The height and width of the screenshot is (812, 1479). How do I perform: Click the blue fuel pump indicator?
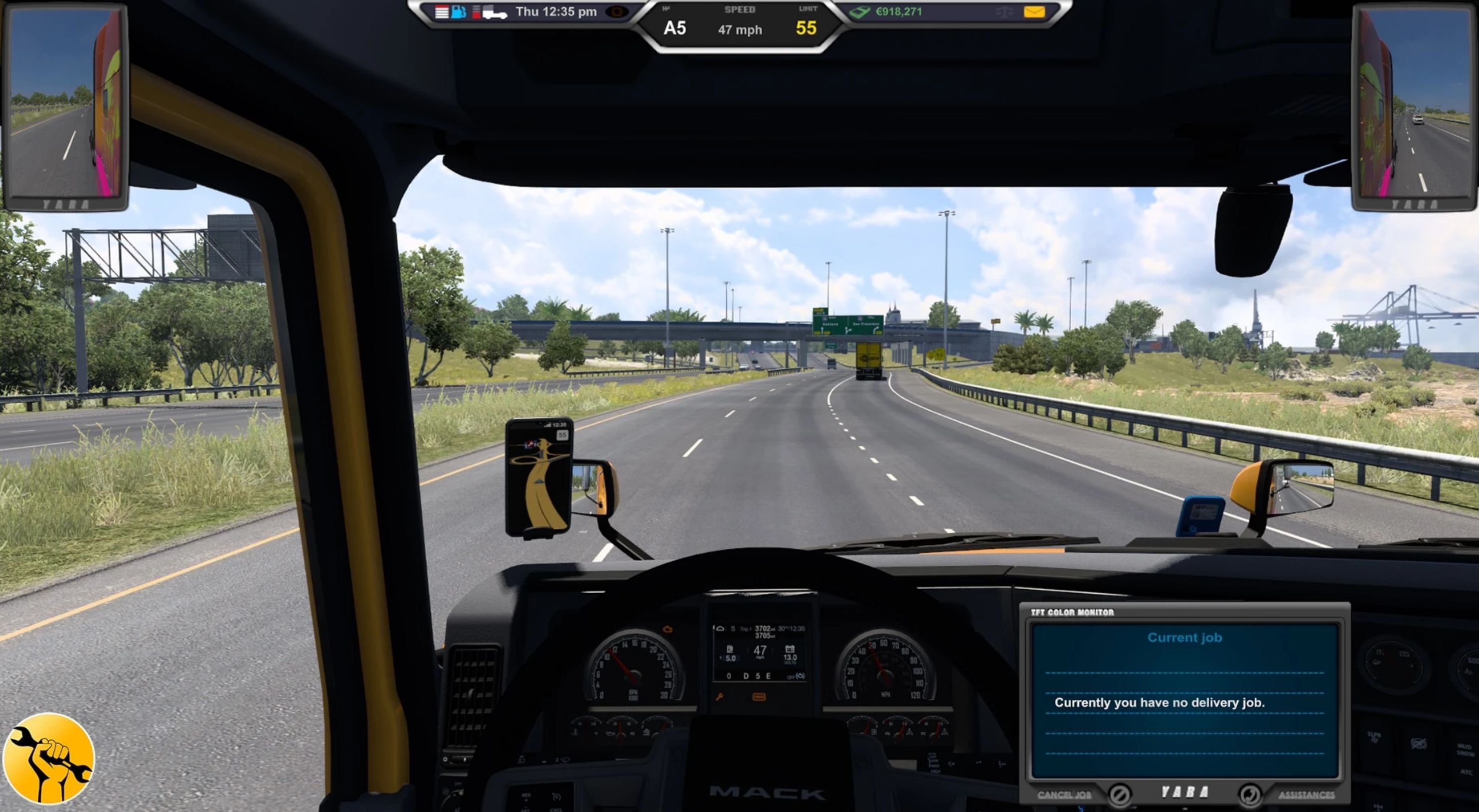458,12
